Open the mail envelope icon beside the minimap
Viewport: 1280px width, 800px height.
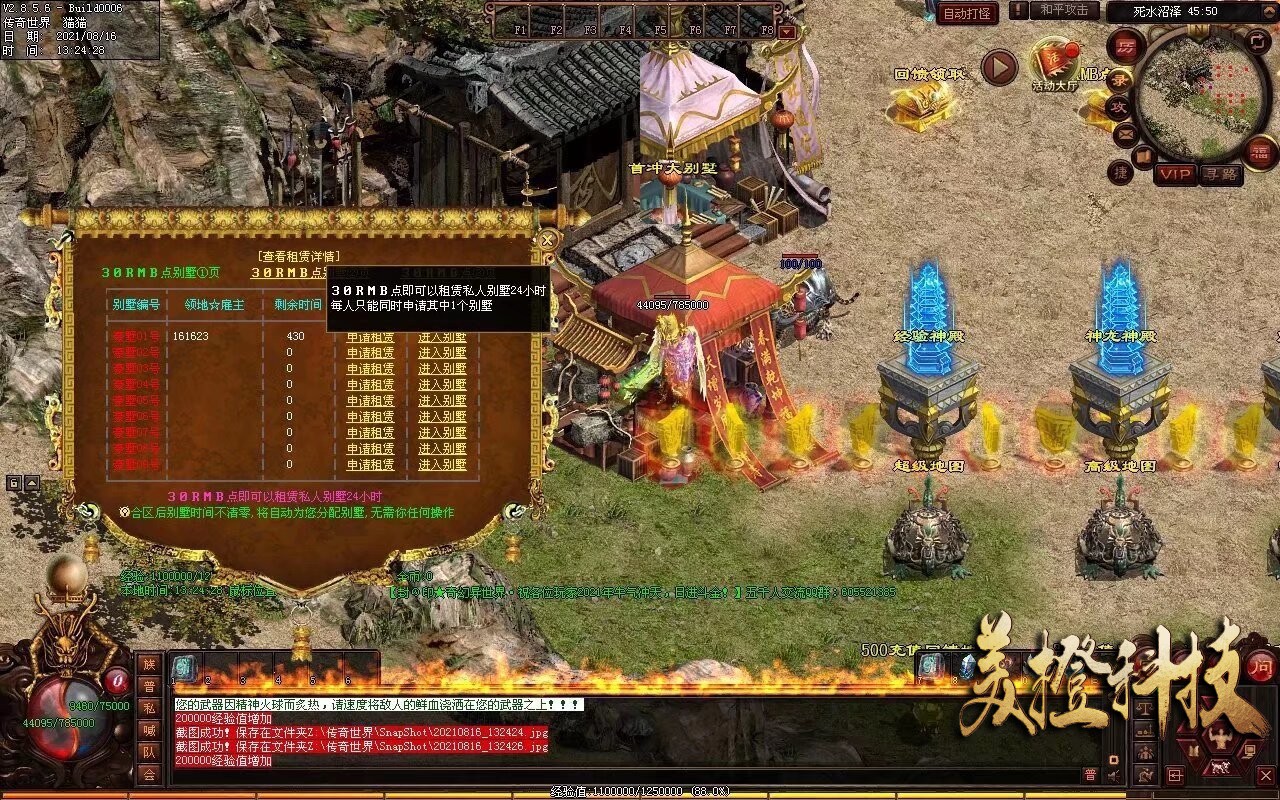tap(1124, 133)
